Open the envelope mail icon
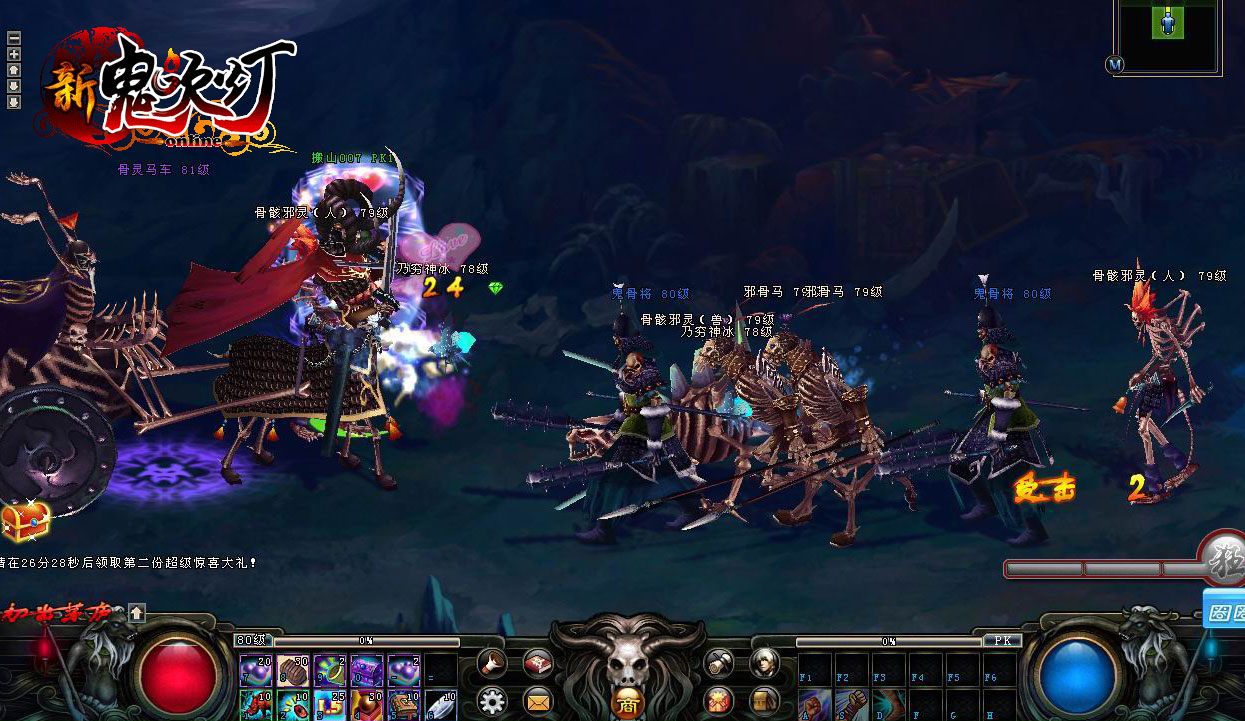Image resolution: width=1245 pixels, height=721 pixels. tap(539, 699)
